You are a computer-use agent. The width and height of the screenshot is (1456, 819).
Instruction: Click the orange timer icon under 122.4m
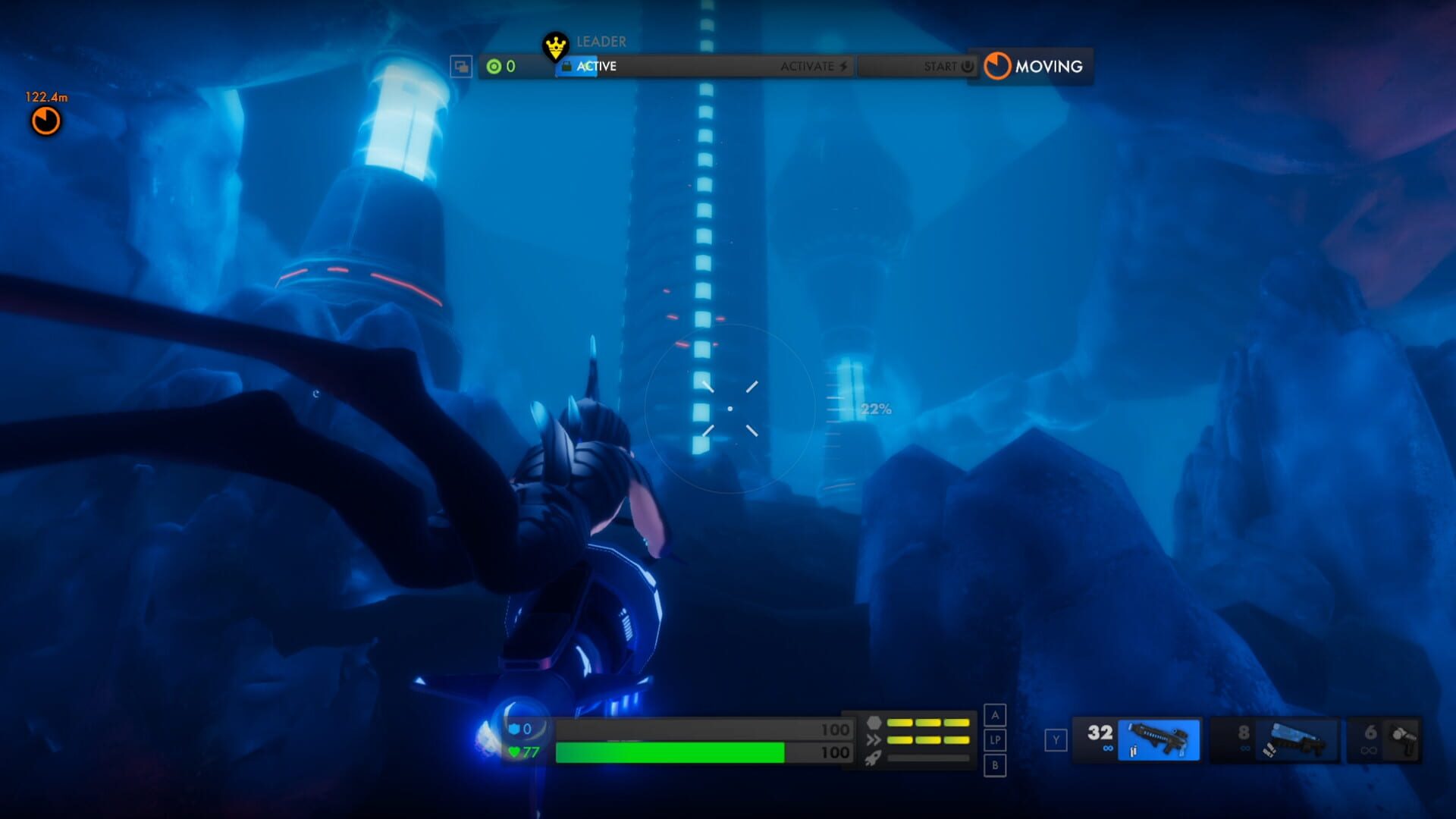45,121
